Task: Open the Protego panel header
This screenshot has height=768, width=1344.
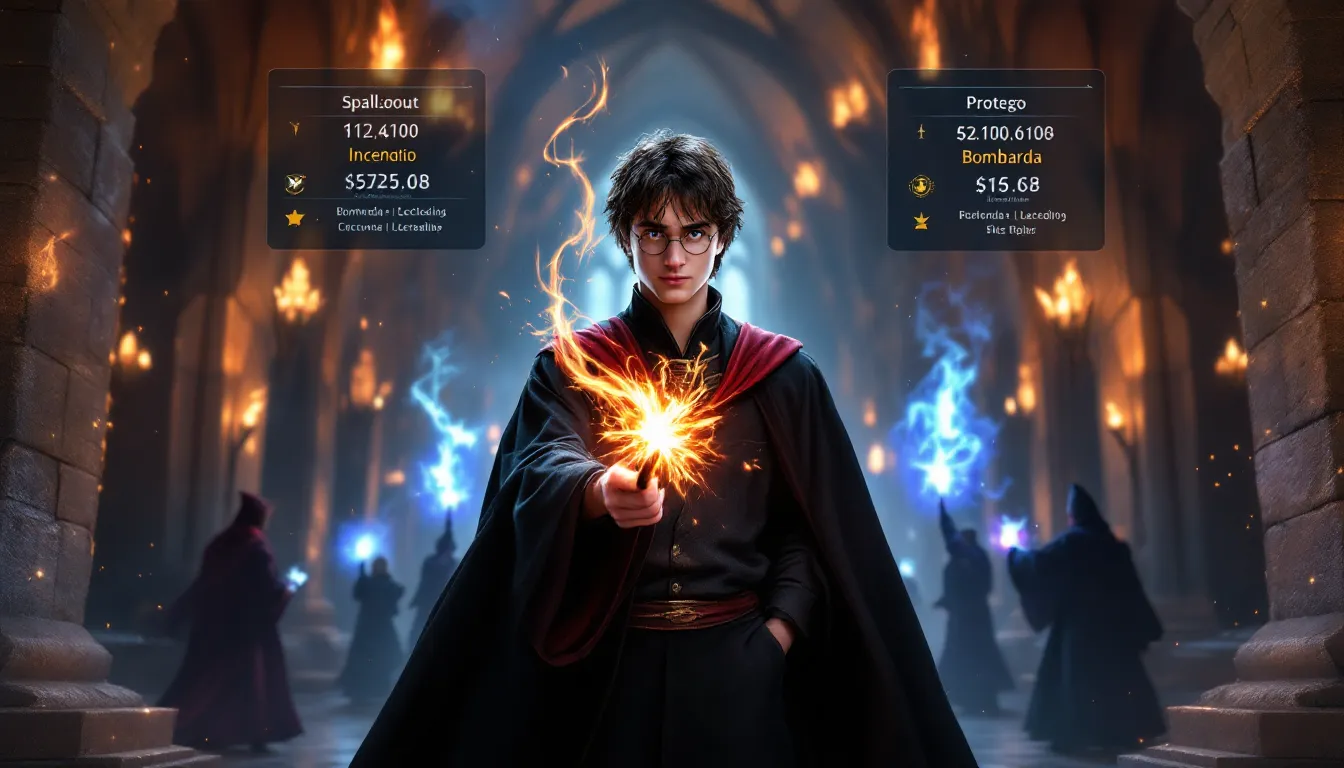Action: coord(996,103)
